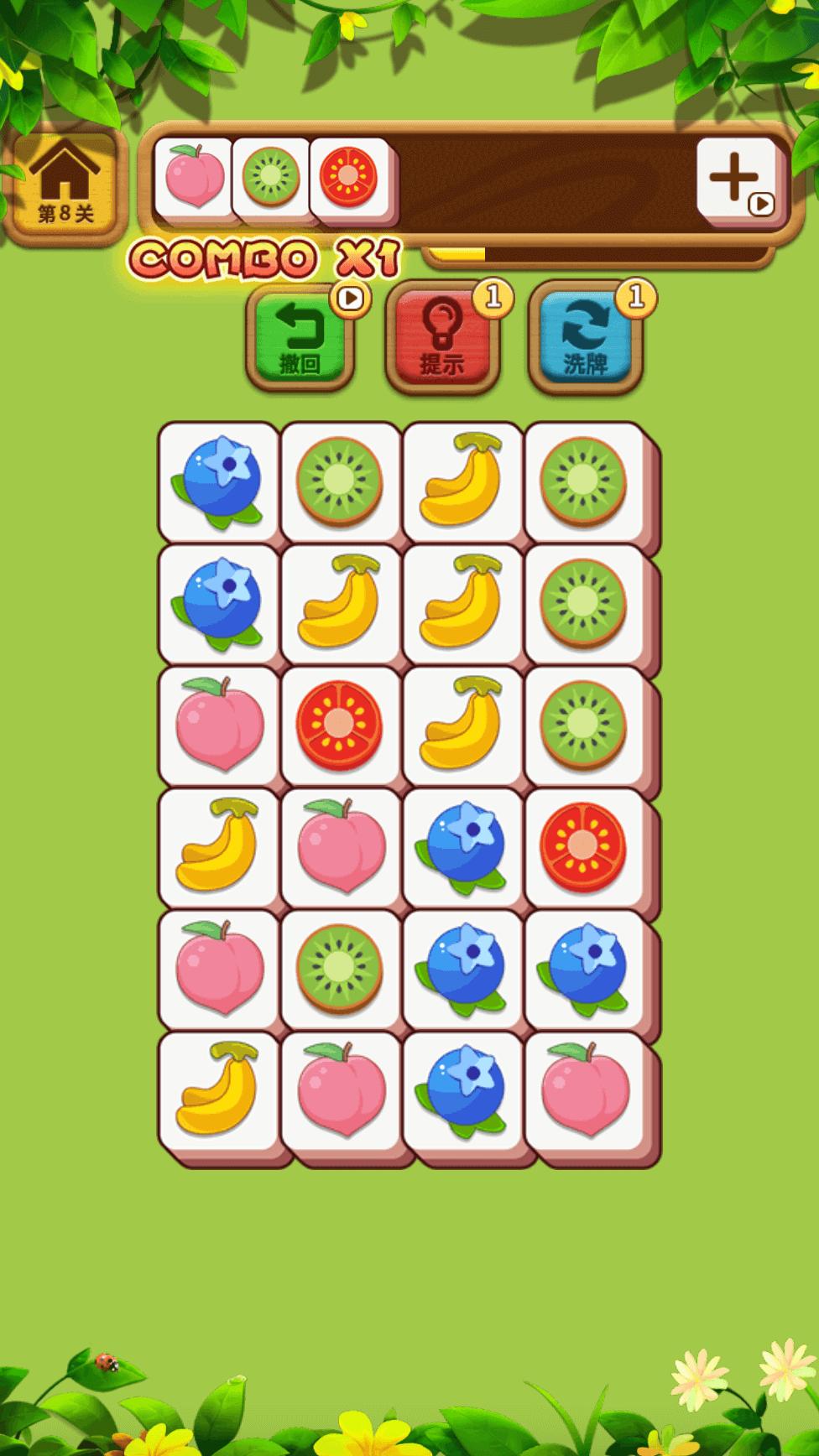Select the tomato tile between peach and banana
The height and width of the screenshot is (1456, 819).
339,725
